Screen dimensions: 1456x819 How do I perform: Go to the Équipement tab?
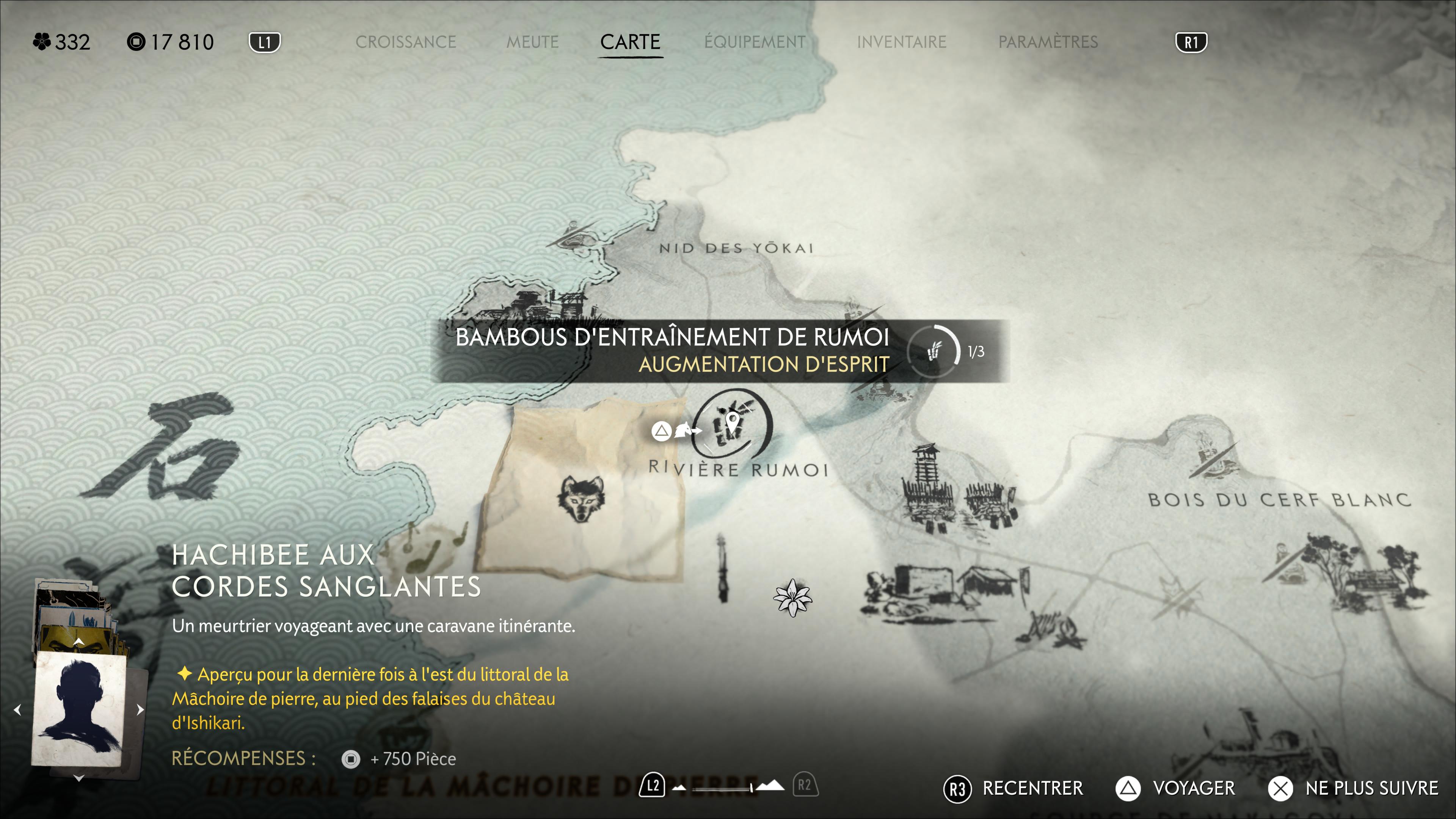coord(755,42)
